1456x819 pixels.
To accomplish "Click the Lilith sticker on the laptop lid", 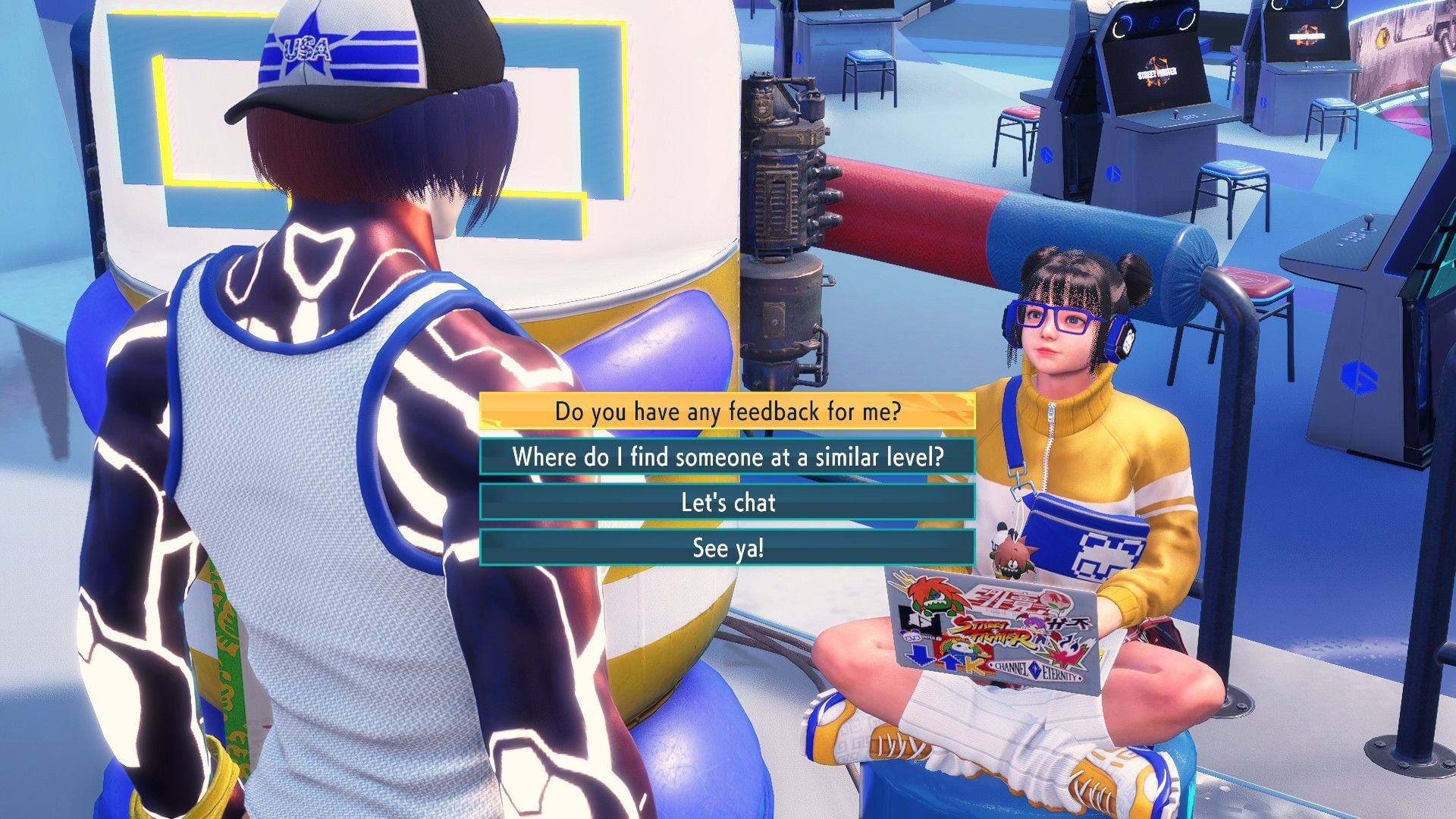I will (x=1034, y=624).
